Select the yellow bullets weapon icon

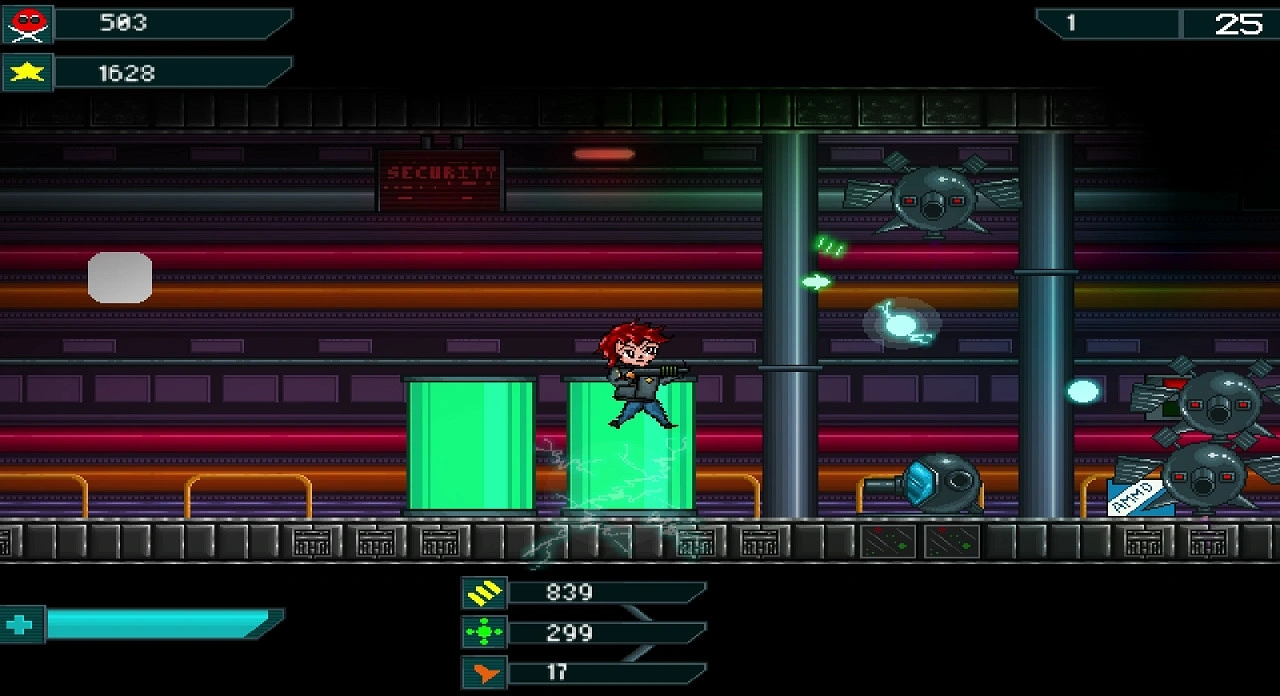click(484, 593)
